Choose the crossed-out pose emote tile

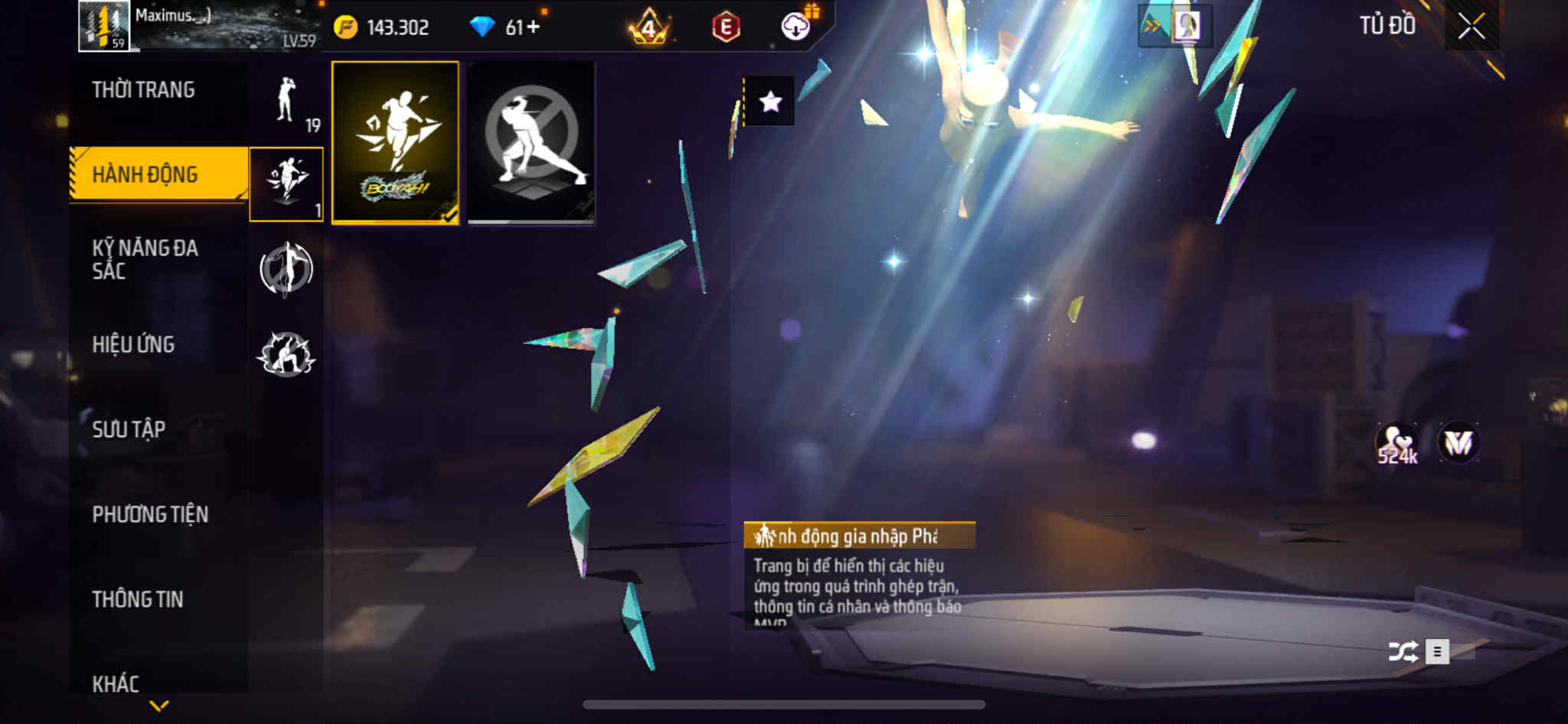click(531, 143)
